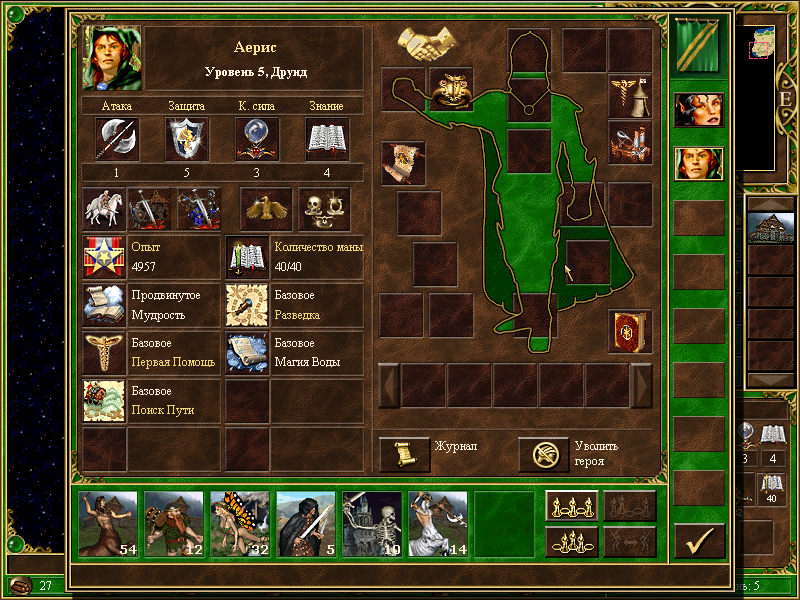This screenshot has width=800, height=600.
Task: Select the First Aid Tent war machine slot
Action: 629,95
